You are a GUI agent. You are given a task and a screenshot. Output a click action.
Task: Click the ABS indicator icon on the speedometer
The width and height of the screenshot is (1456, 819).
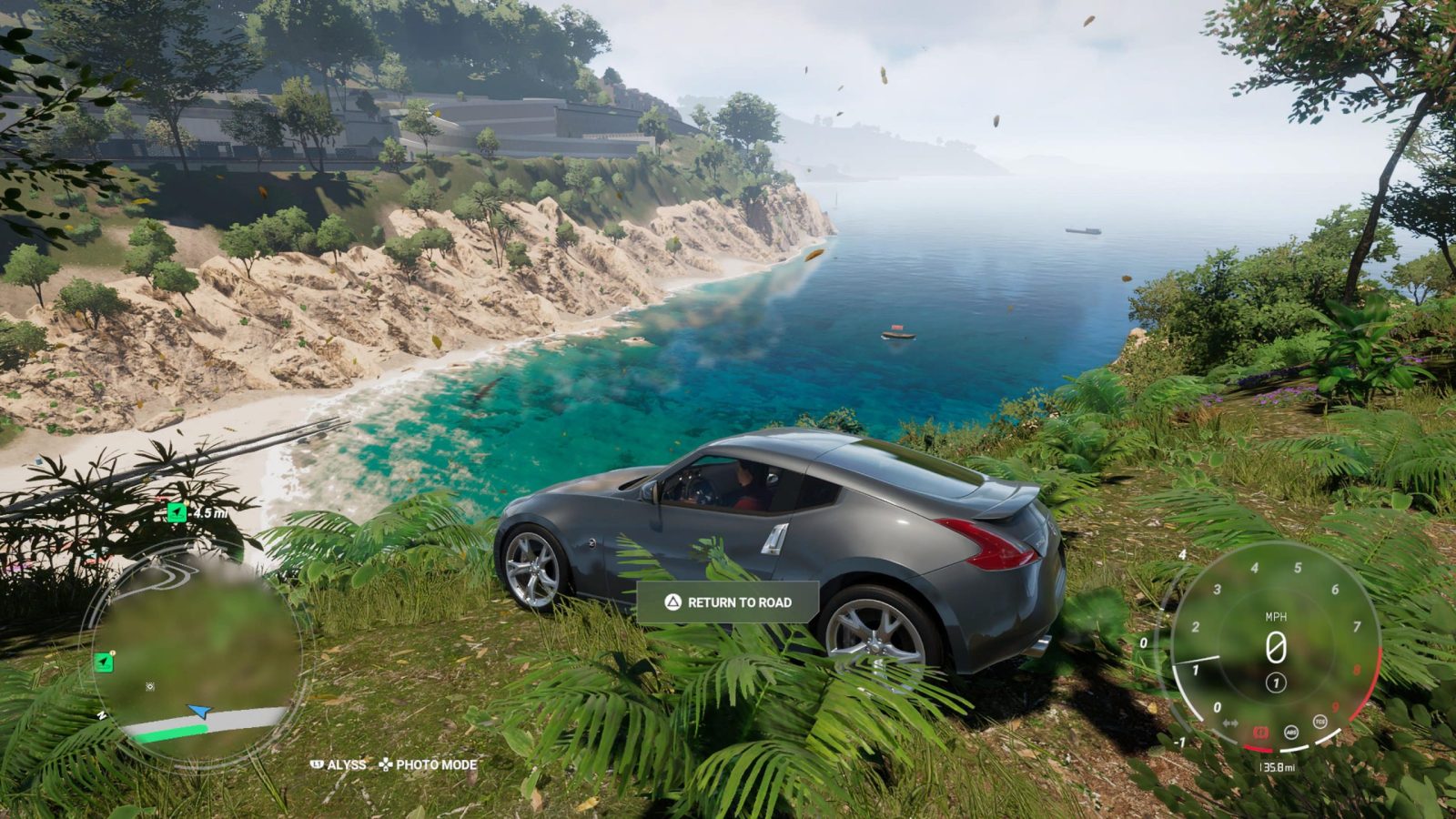tap(1291, 733)
